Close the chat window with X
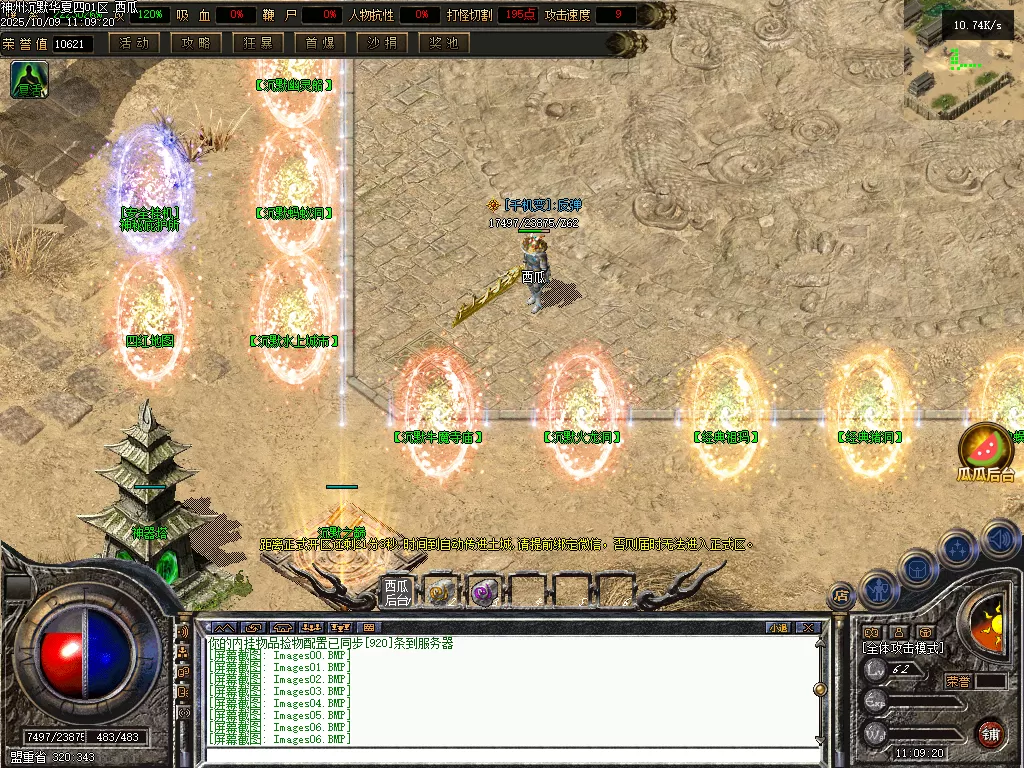Viewport: 1024px width, 768px height. 808,627
